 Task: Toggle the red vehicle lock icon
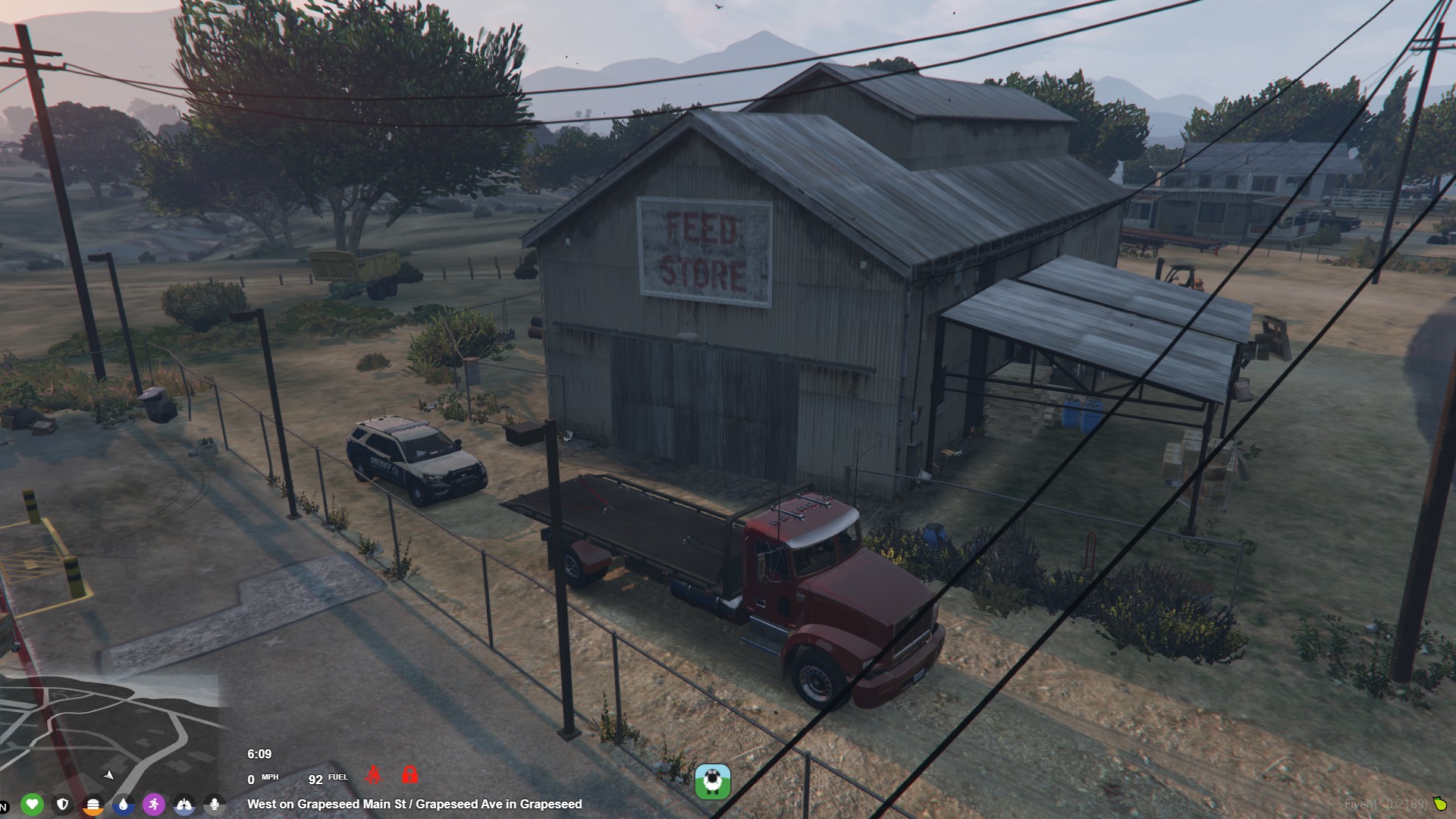(x=409, y=775)
